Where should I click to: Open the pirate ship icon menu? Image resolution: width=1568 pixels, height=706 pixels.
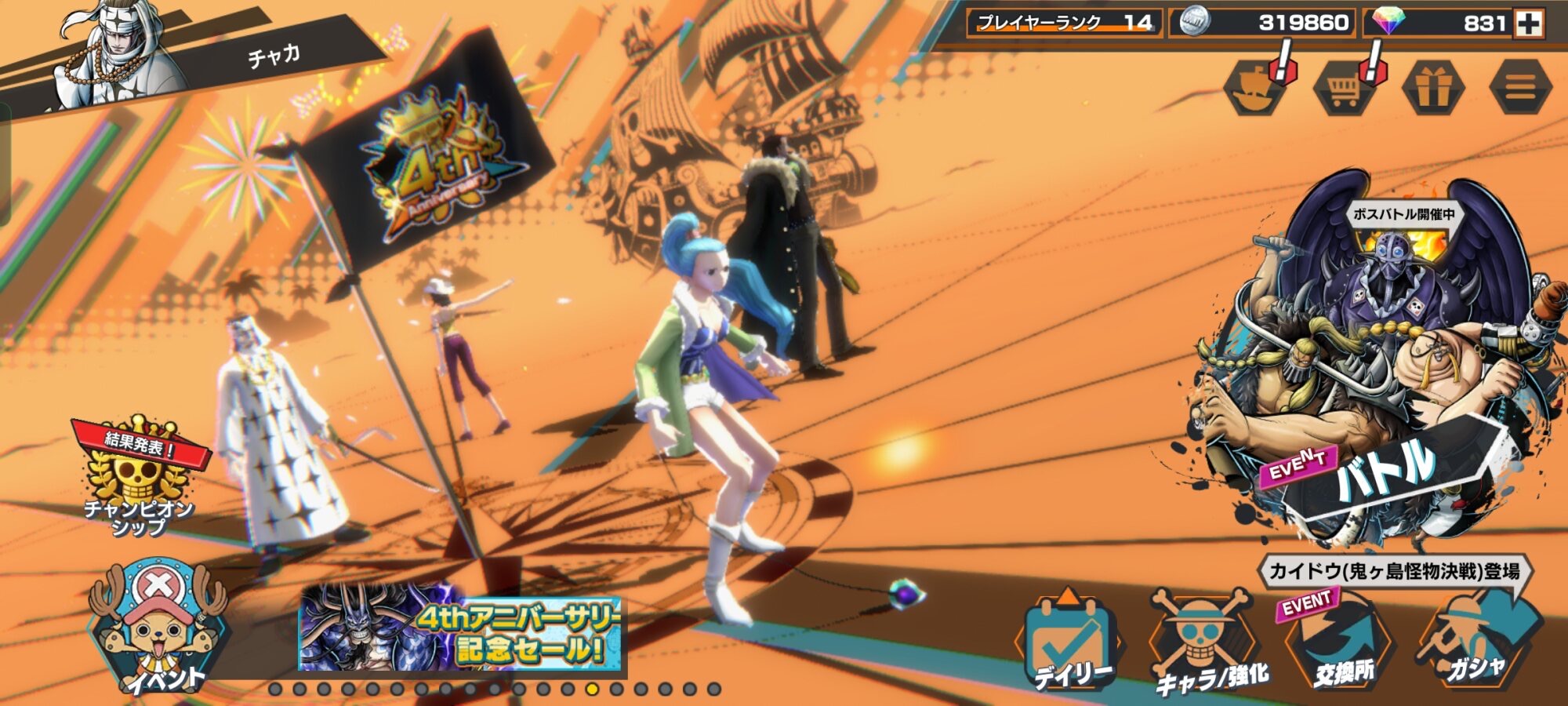1256,88
